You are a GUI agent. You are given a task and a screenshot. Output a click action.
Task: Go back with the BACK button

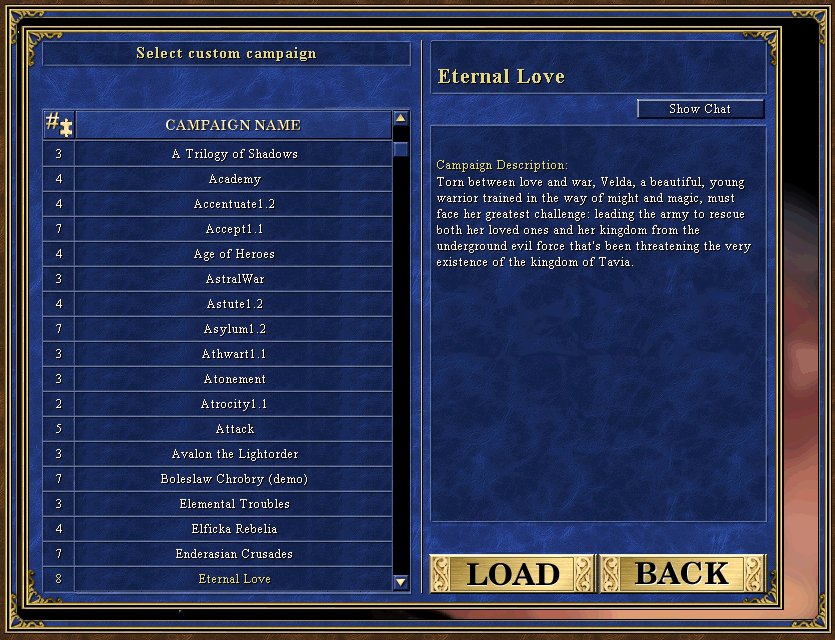pyautogui.click(x=682, y=574)
